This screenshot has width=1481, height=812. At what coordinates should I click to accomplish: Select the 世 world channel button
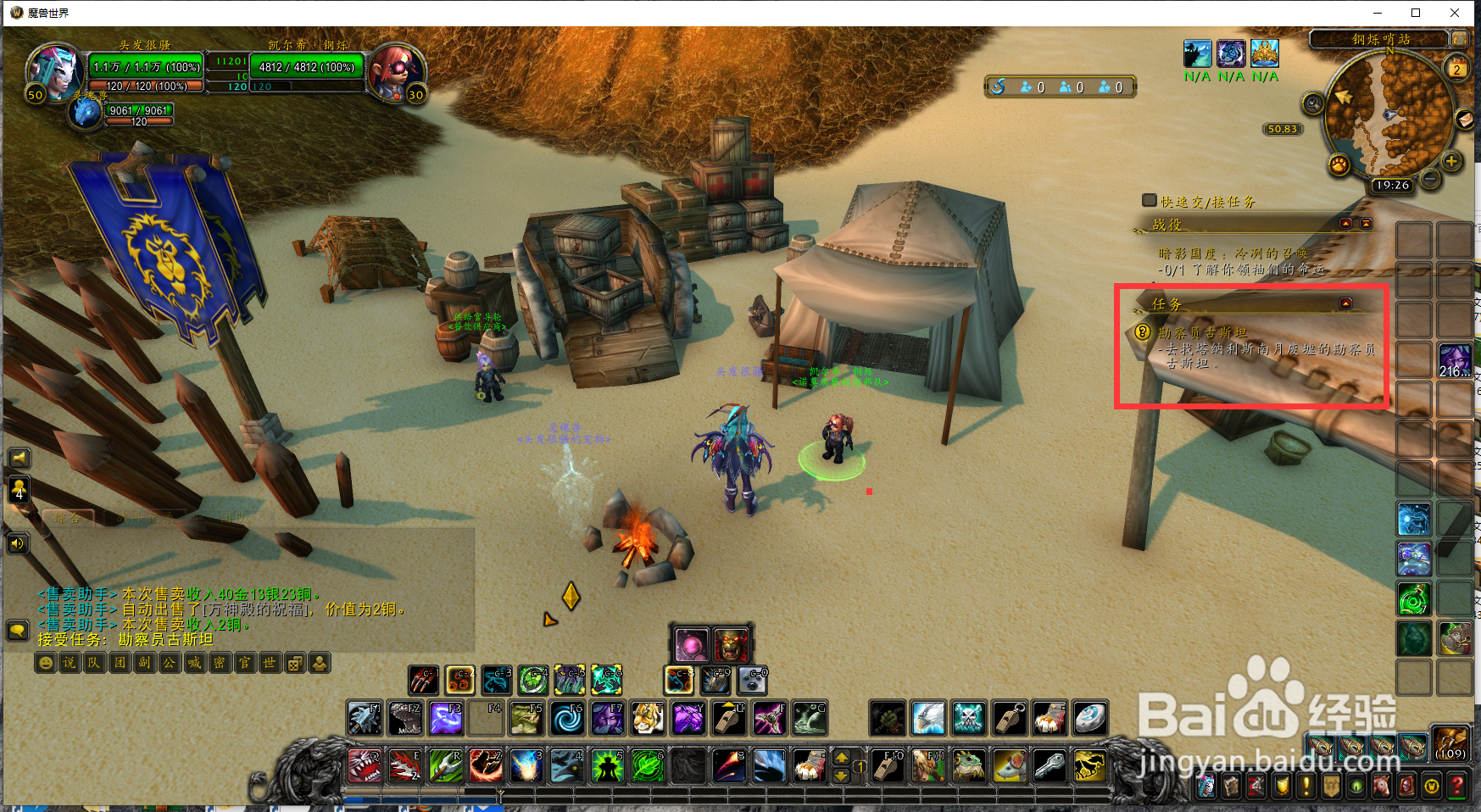[x=270, y=663]
